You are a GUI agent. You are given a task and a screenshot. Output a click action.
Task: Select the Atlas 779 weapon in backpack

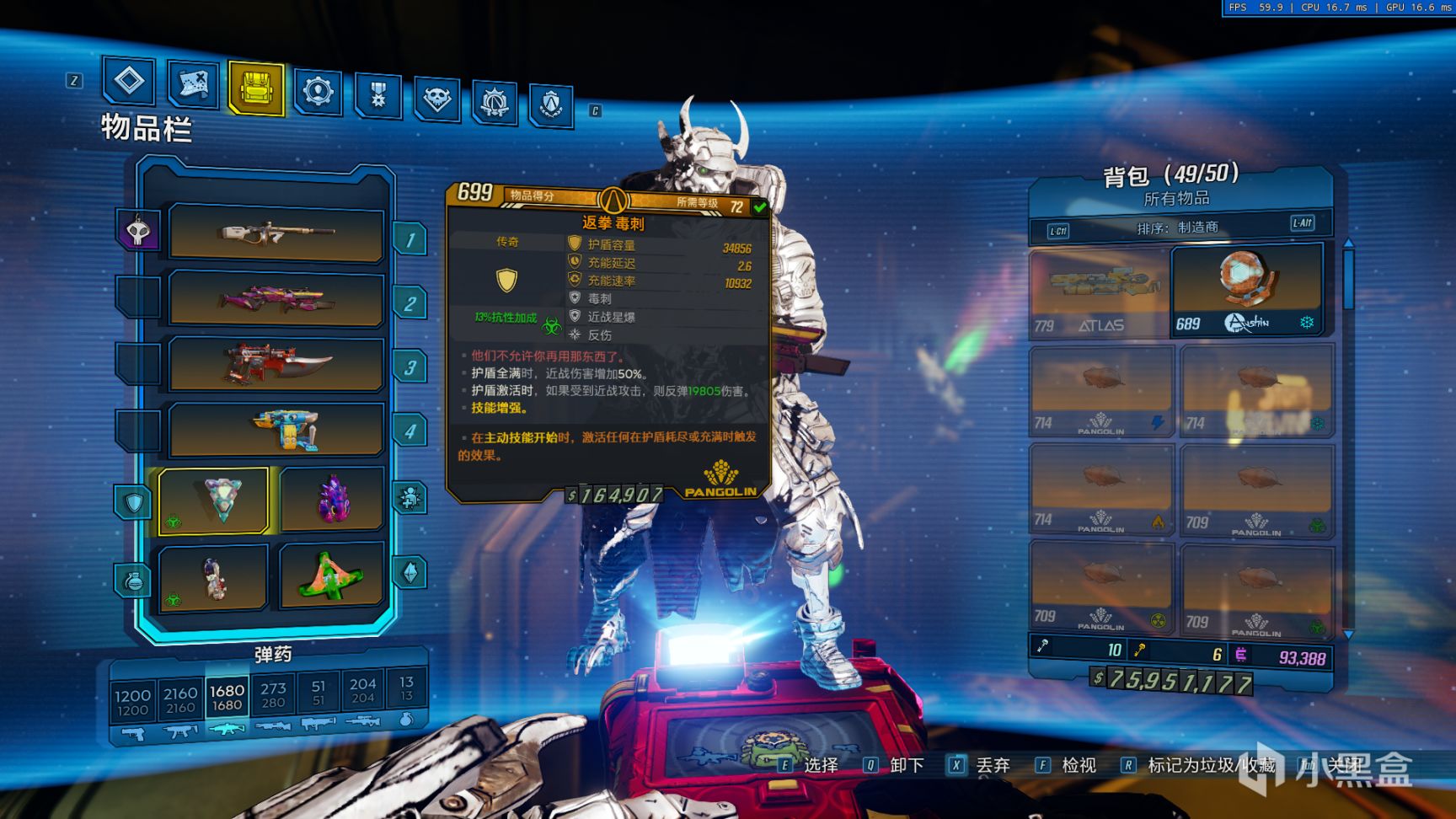pyautogui.click(x=1099, y=292)
